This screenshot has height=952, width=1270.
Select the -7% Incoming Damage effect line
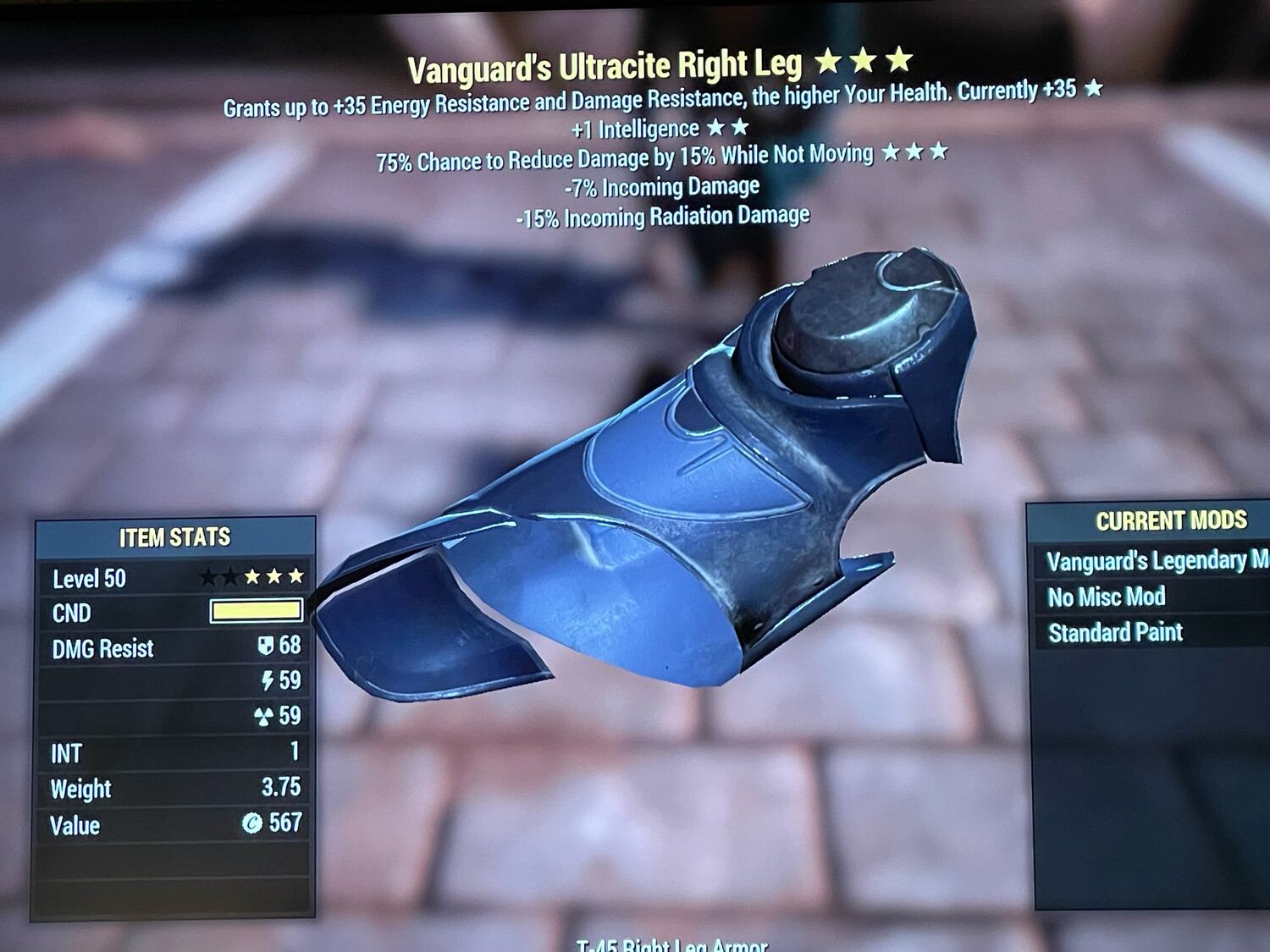coord(660,186)
